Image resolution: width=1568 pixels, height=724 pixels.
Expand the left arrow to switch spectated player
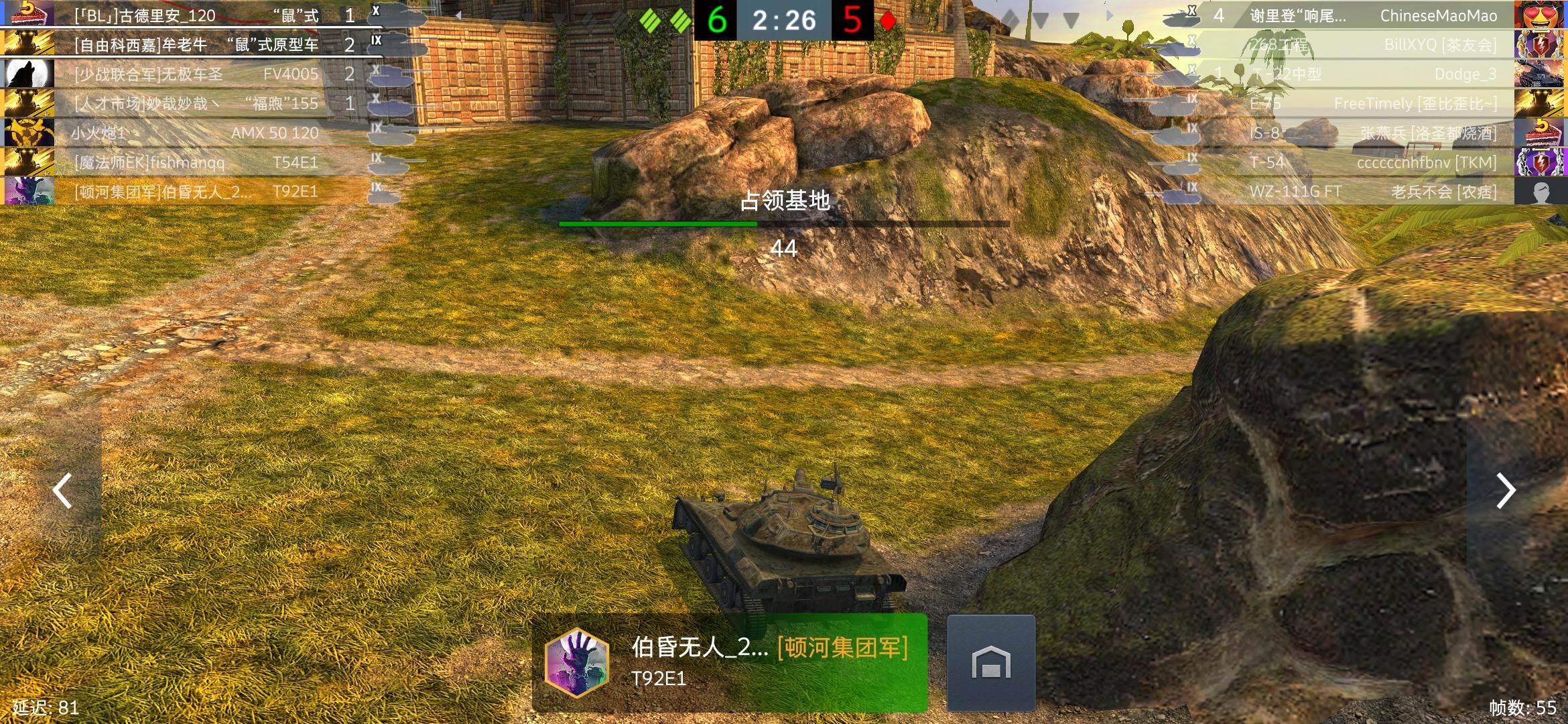pyautogui.click(x=62, y=491)
